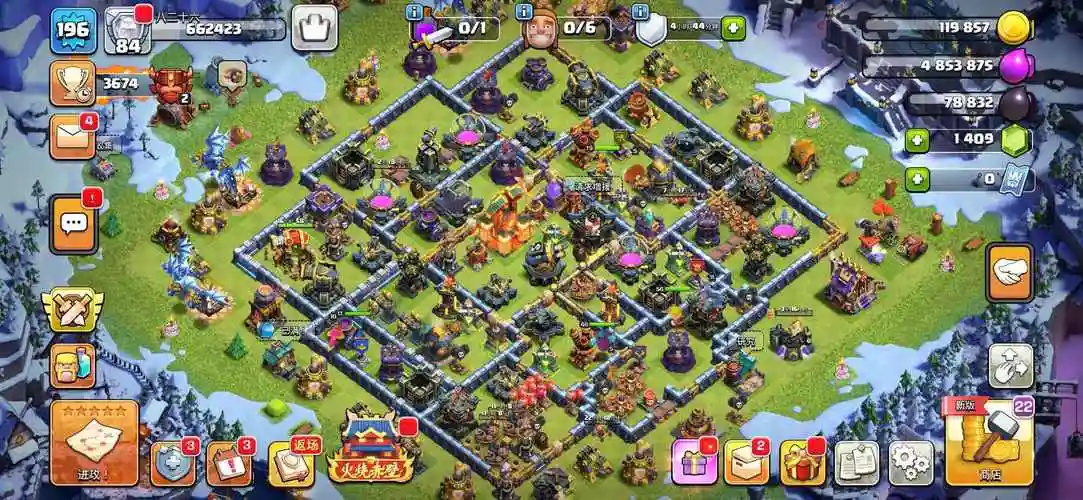The image size is (1083, 500).
Task: Tap the 进攻 attack map button
Action: tap(94, 442)
